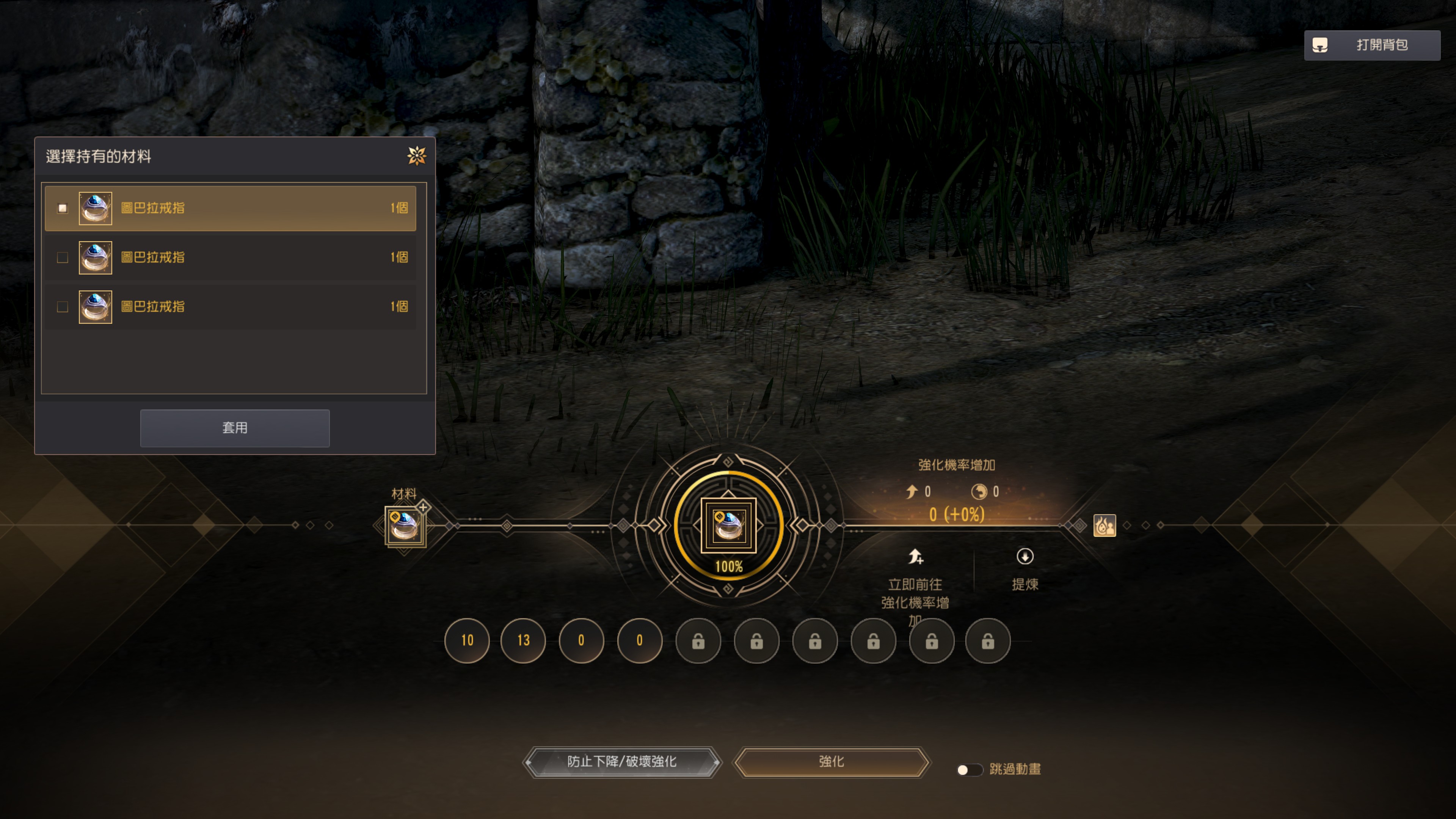
Task: Choose 防止下降/破壞強化 option
Action: [x=622, y=762]
